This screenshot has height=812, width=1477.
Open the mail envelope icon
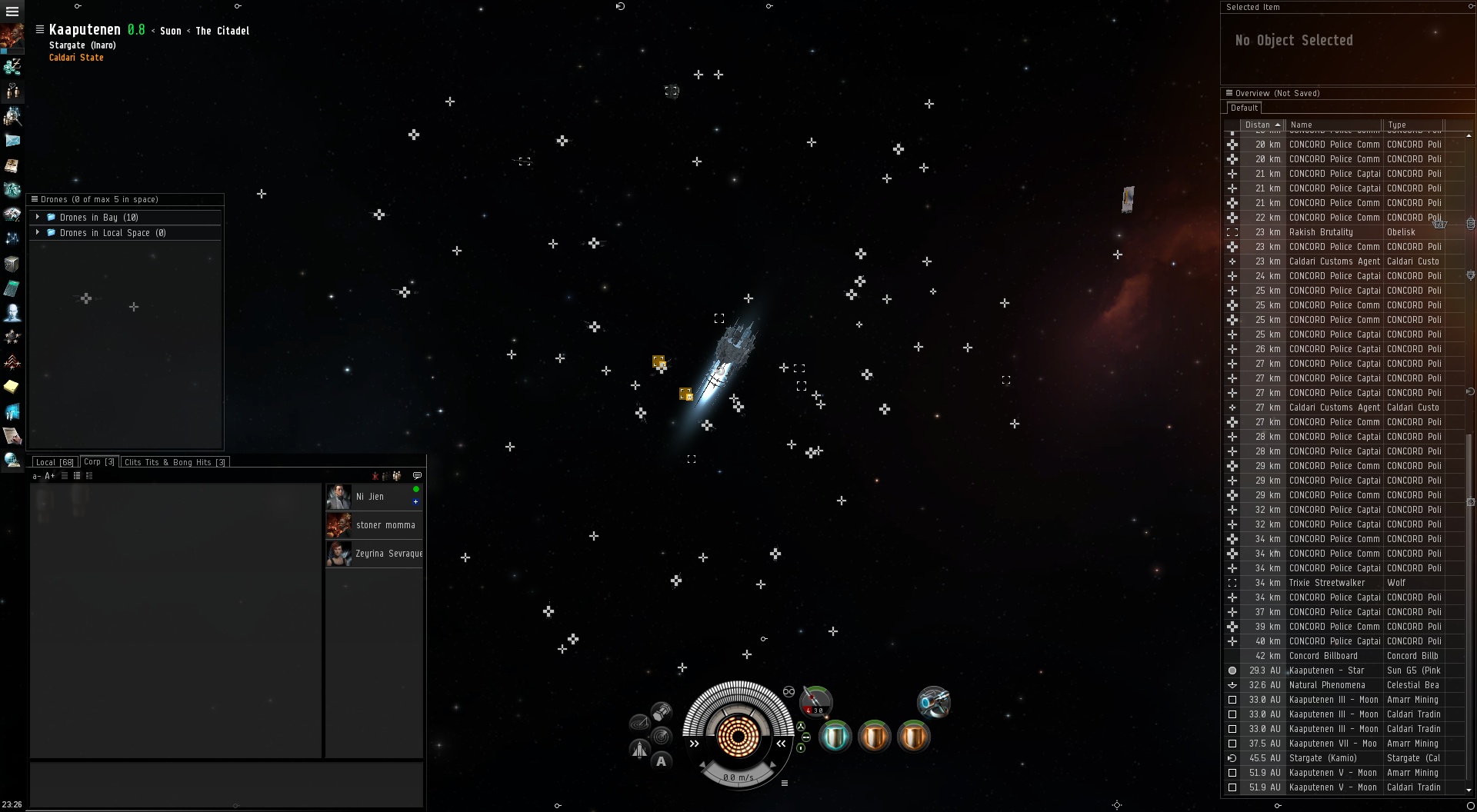tap(12, 141)
